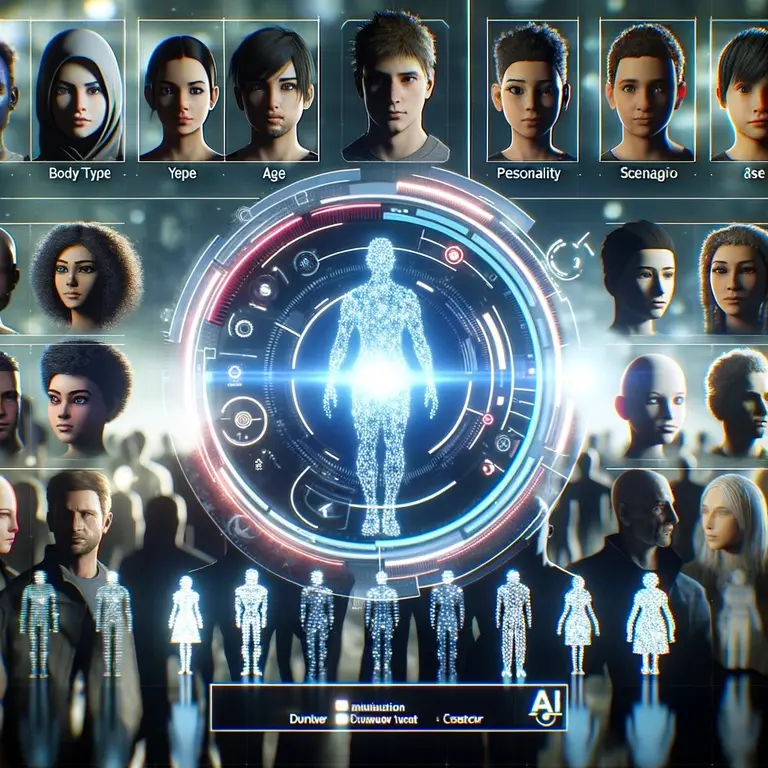Screen dimensions: 768x768
Task: Choose the curly-haired woman portrait
Action: 83,277
